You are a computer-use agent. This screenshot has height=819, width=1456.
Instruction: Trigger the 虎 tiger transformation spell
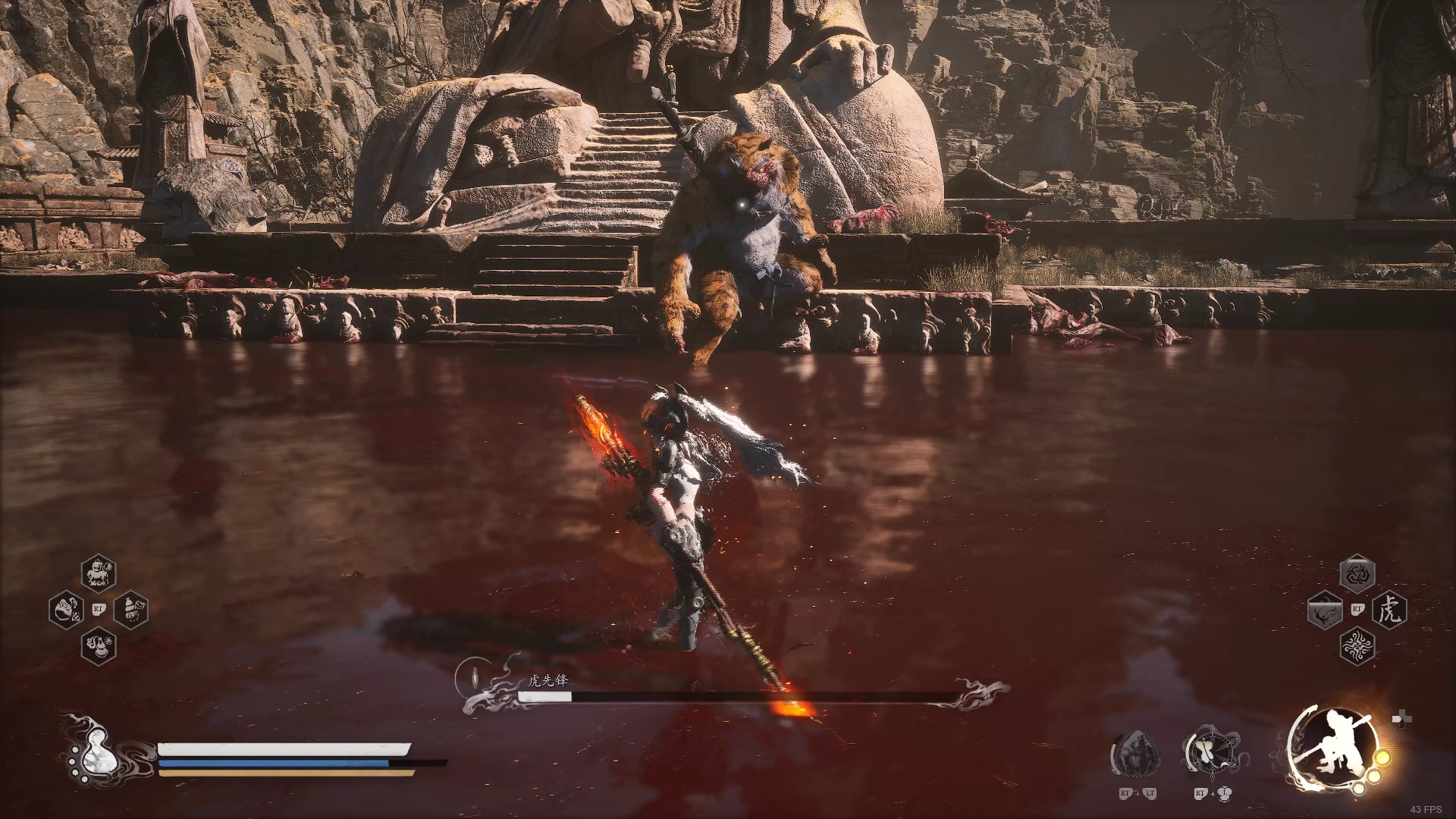1389,610
